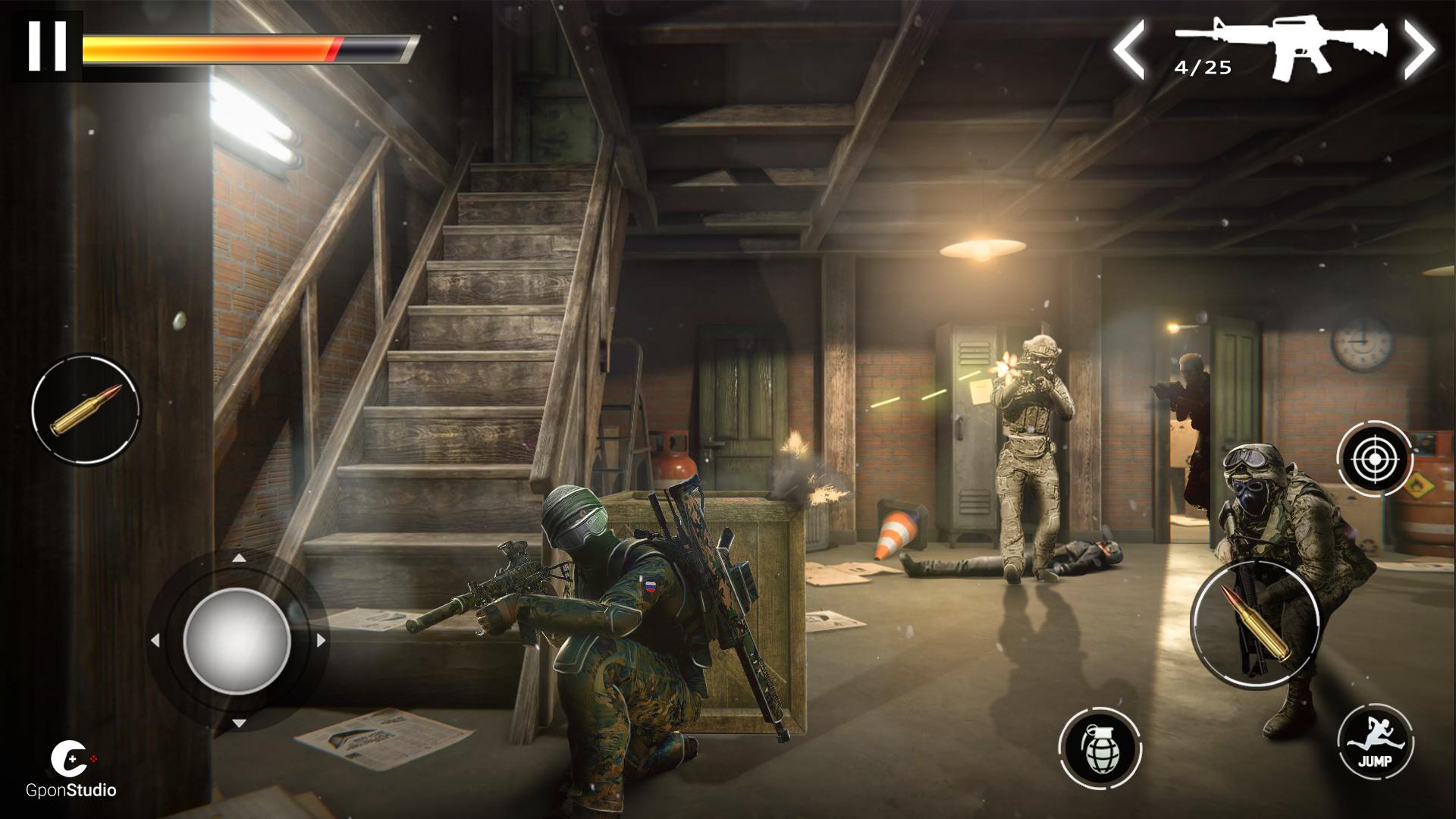Tap the left bullet reload icon
This screenshot has width=1456, height=819.
coord(83,409)
